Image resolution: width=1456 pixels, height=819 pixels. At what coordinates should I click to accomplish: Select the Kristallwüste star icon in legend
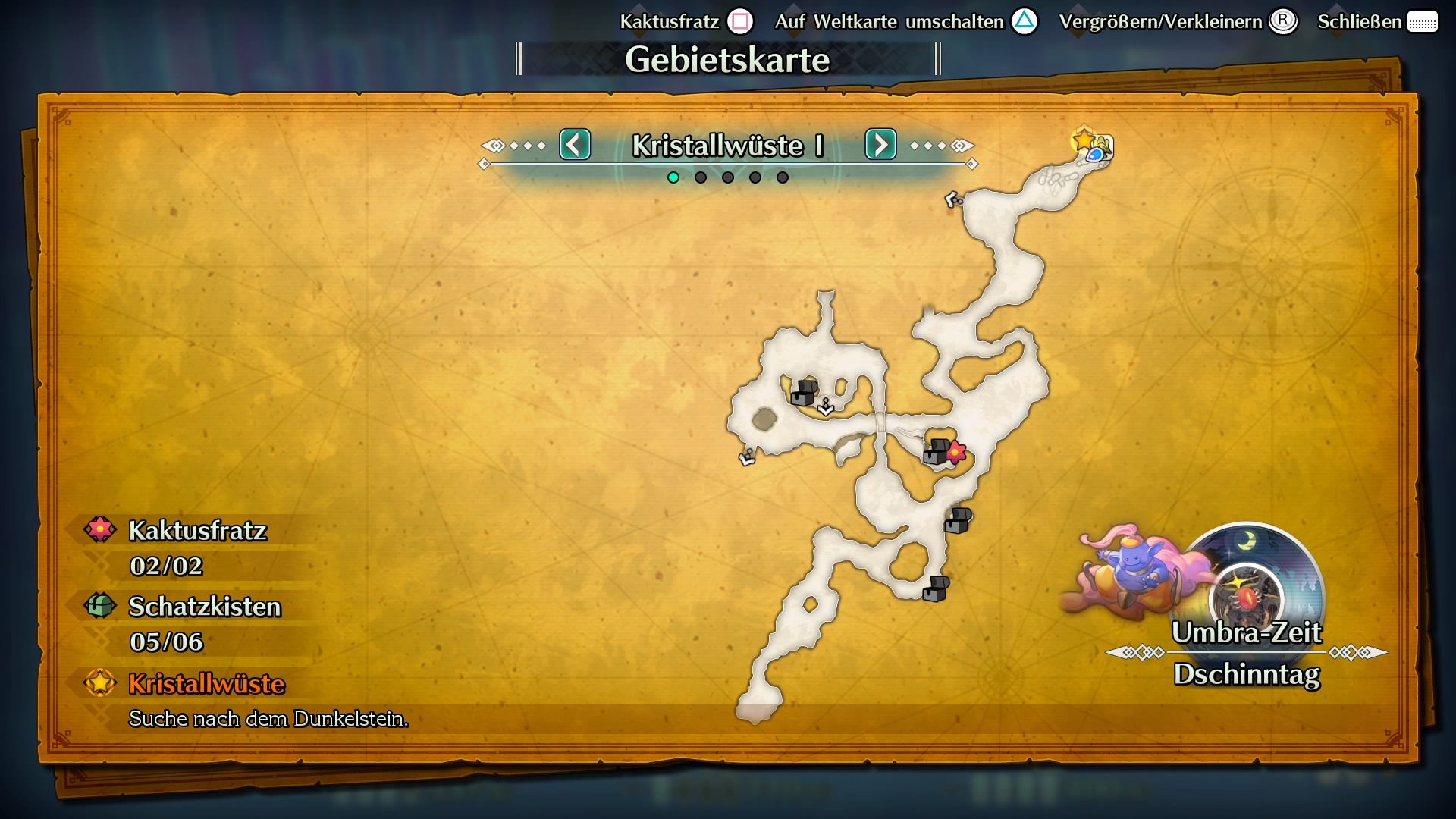tap(99, 683)
